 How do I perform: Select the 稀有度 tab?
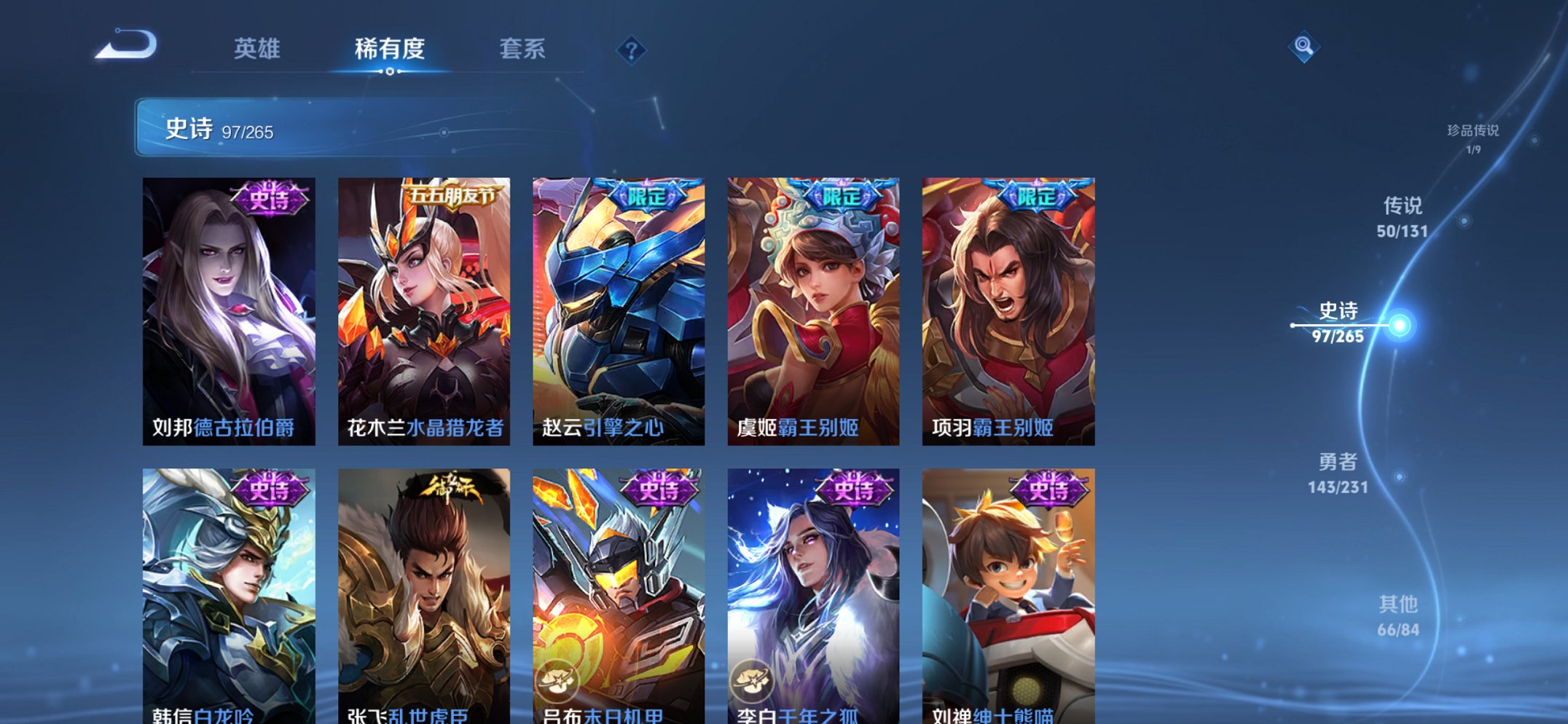[x=391, y=50]
